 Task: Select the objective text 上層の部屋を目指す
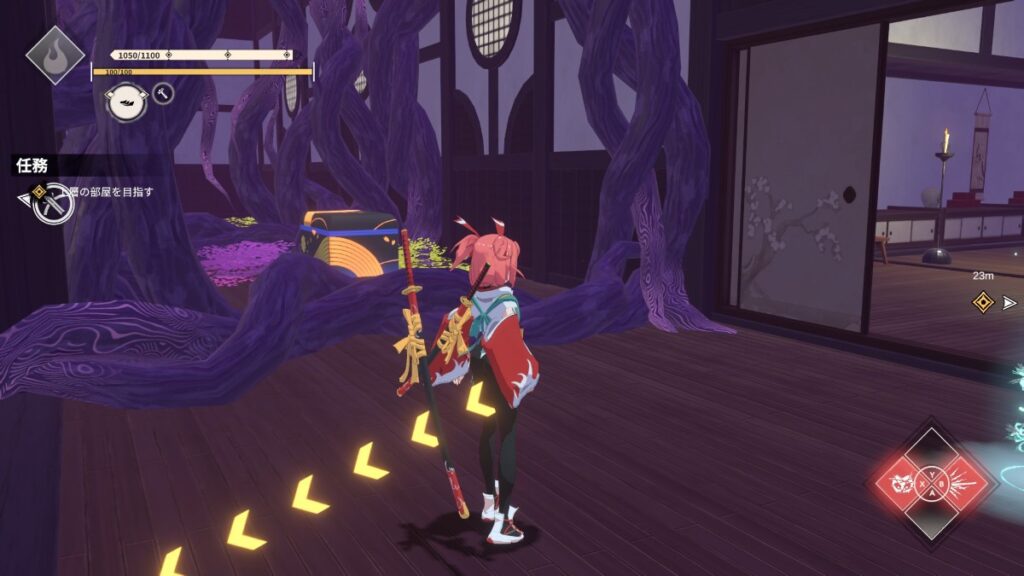coord(108,191)
